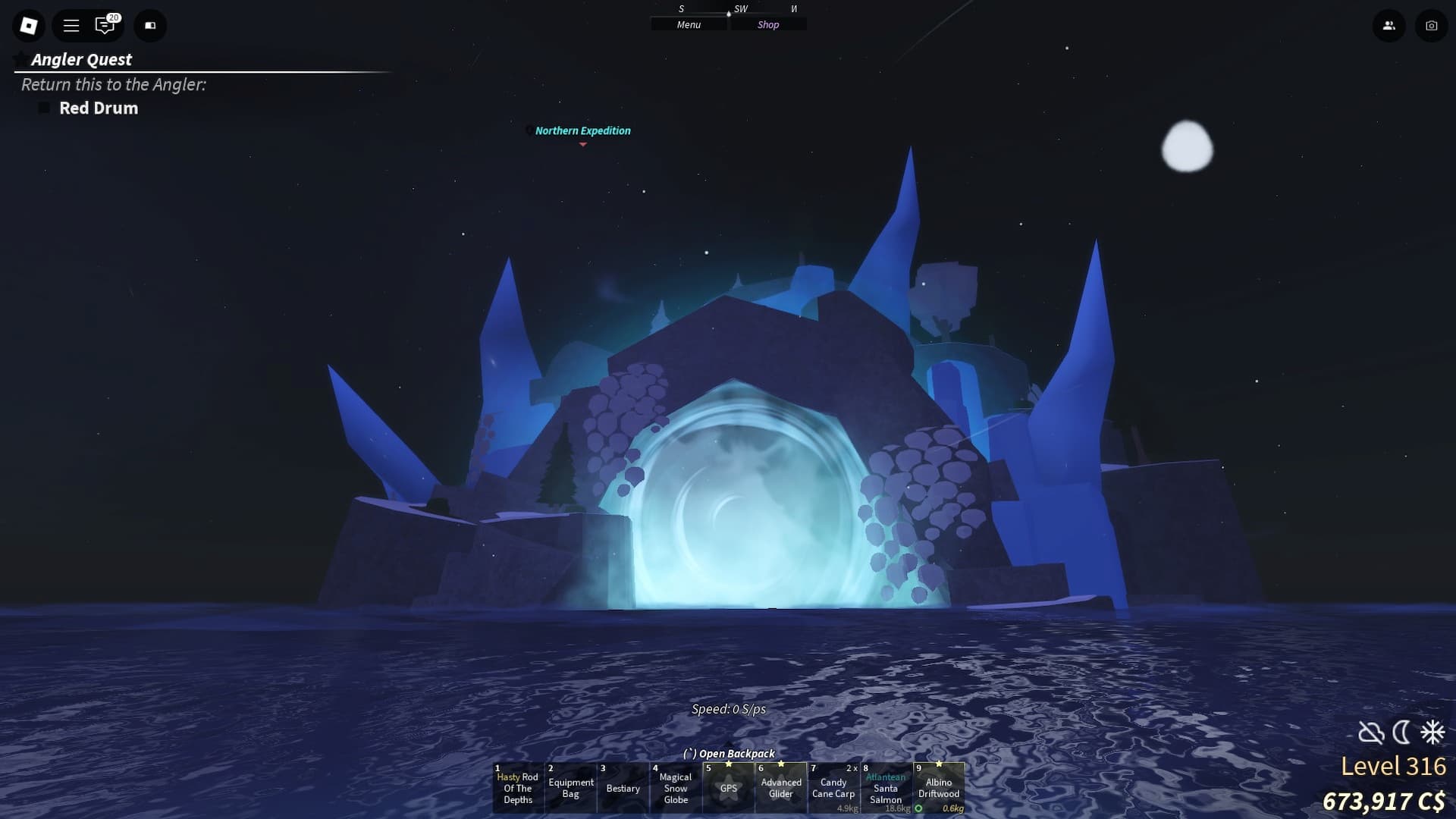Select the GPS in hotbar slot 5
Image resolution: width=1456 pixels, height=819 pixels.
point(729,789)
